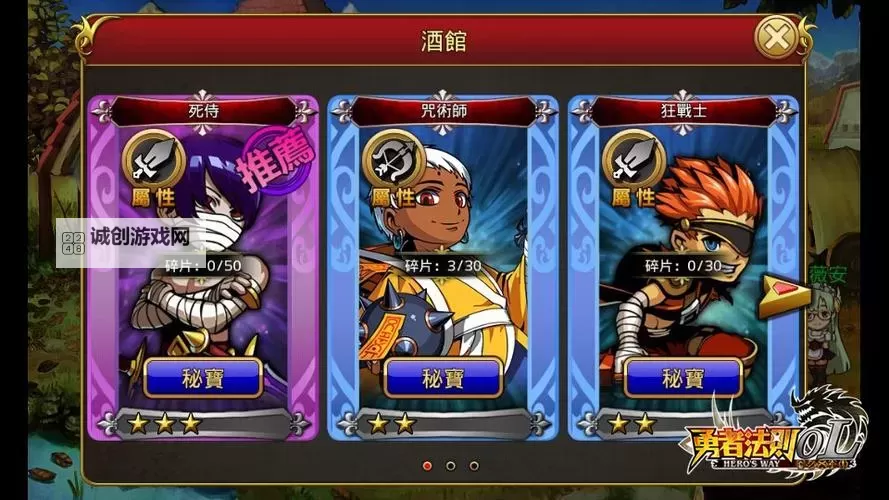Open 秘寶 for the 狂戰士 hero

(683, 379)
